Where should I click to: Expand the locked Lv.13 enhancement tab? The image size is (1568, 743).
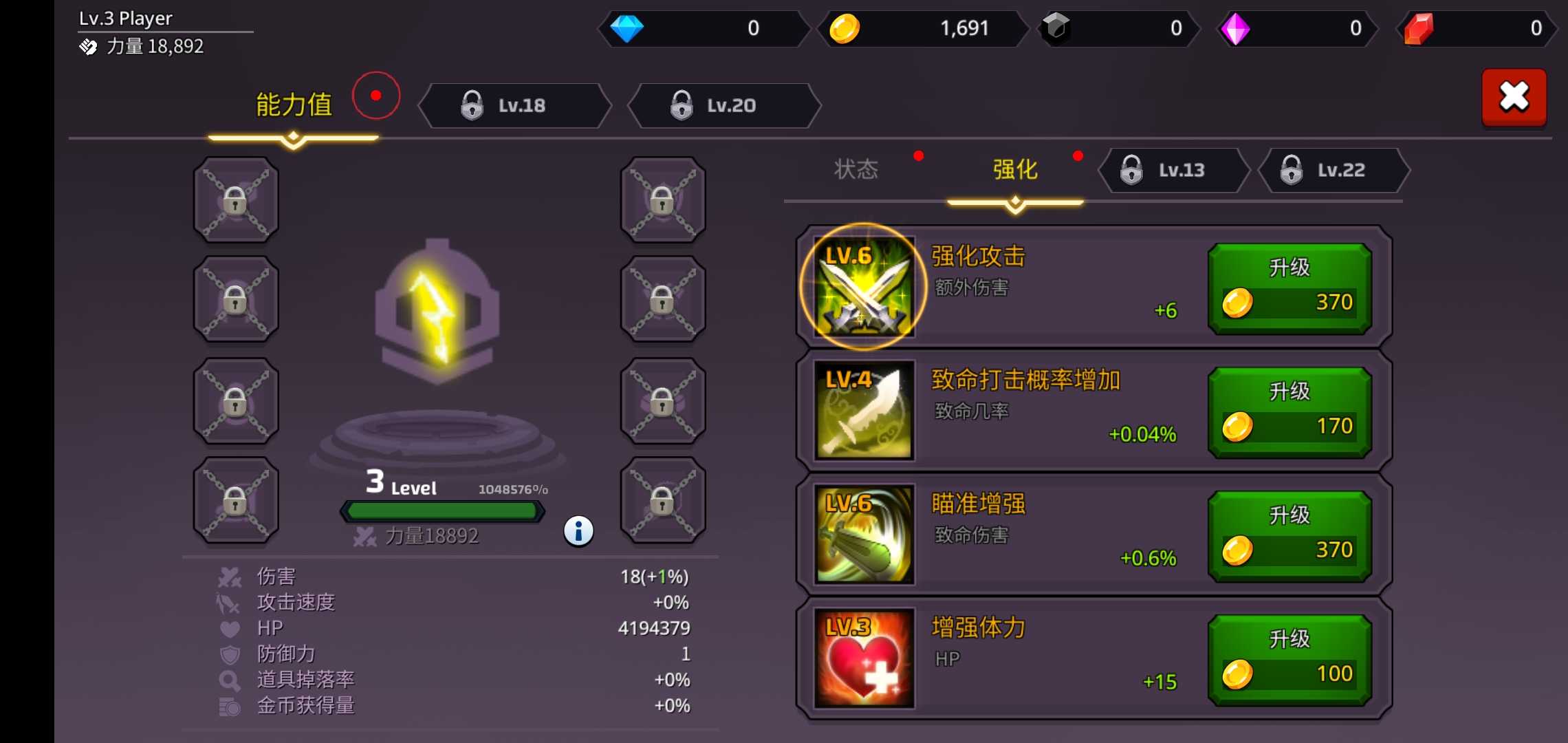tap(1173, 171)
